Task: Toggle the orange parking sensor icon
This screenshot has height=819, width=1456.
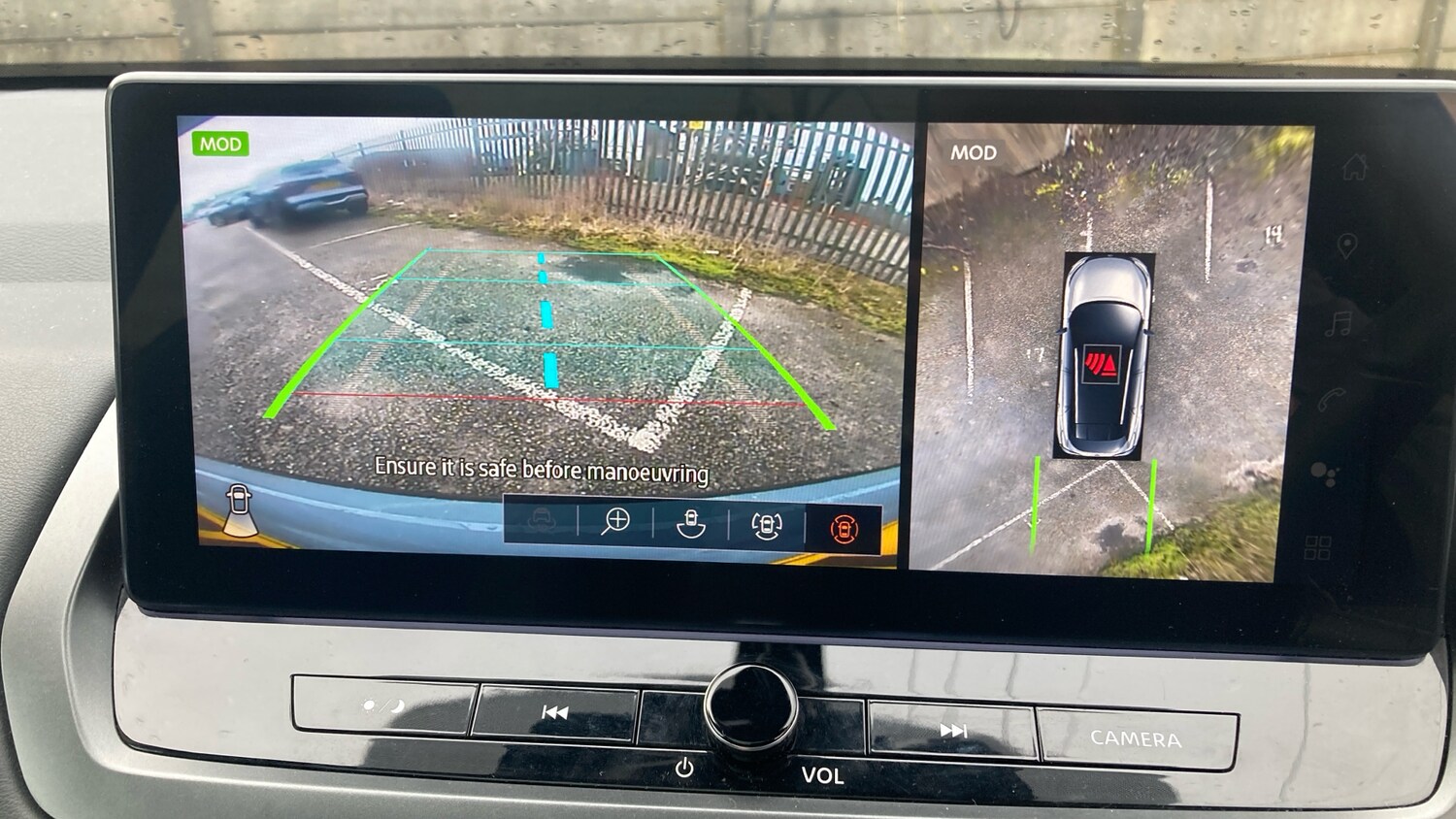Action: (844, 529)
